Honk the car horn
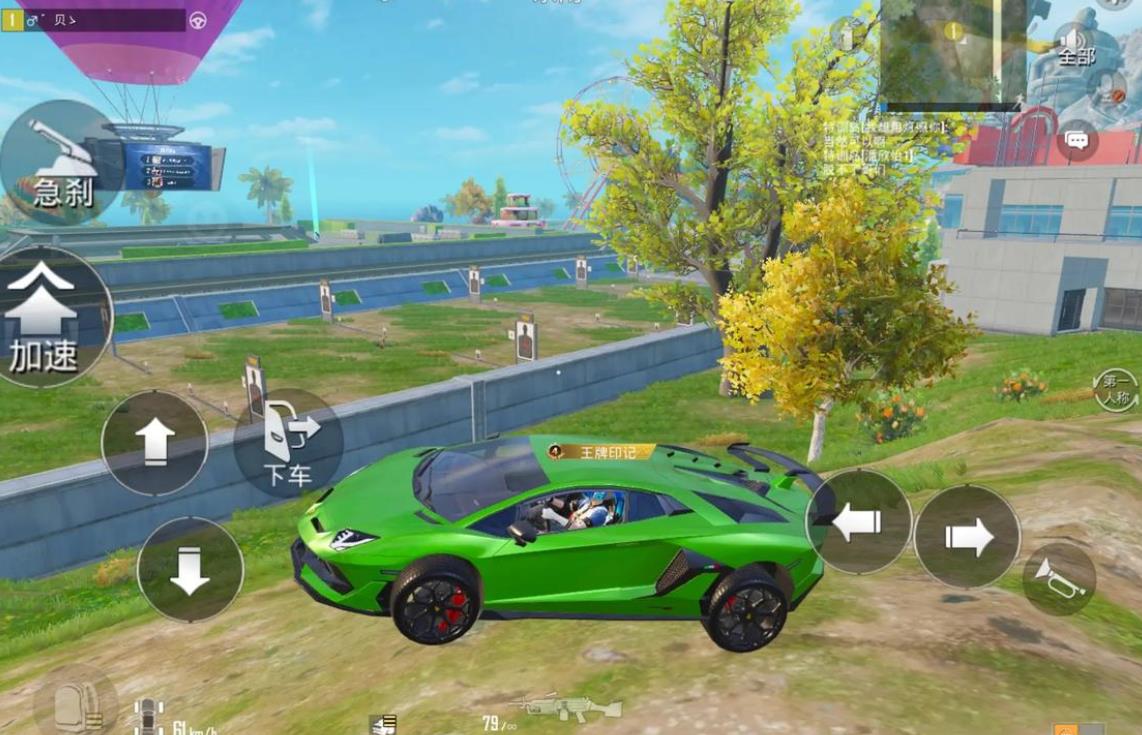1142x735 pixels. pos(1059,579)
